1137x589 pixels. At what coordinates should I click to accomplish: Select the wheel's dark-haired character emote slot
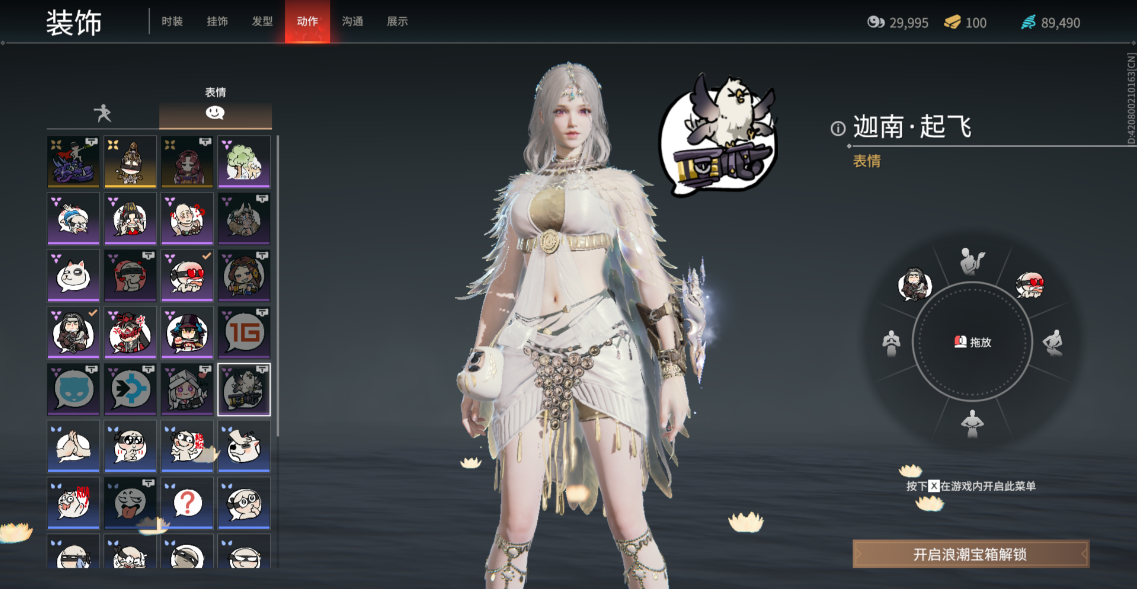point(914,285)
